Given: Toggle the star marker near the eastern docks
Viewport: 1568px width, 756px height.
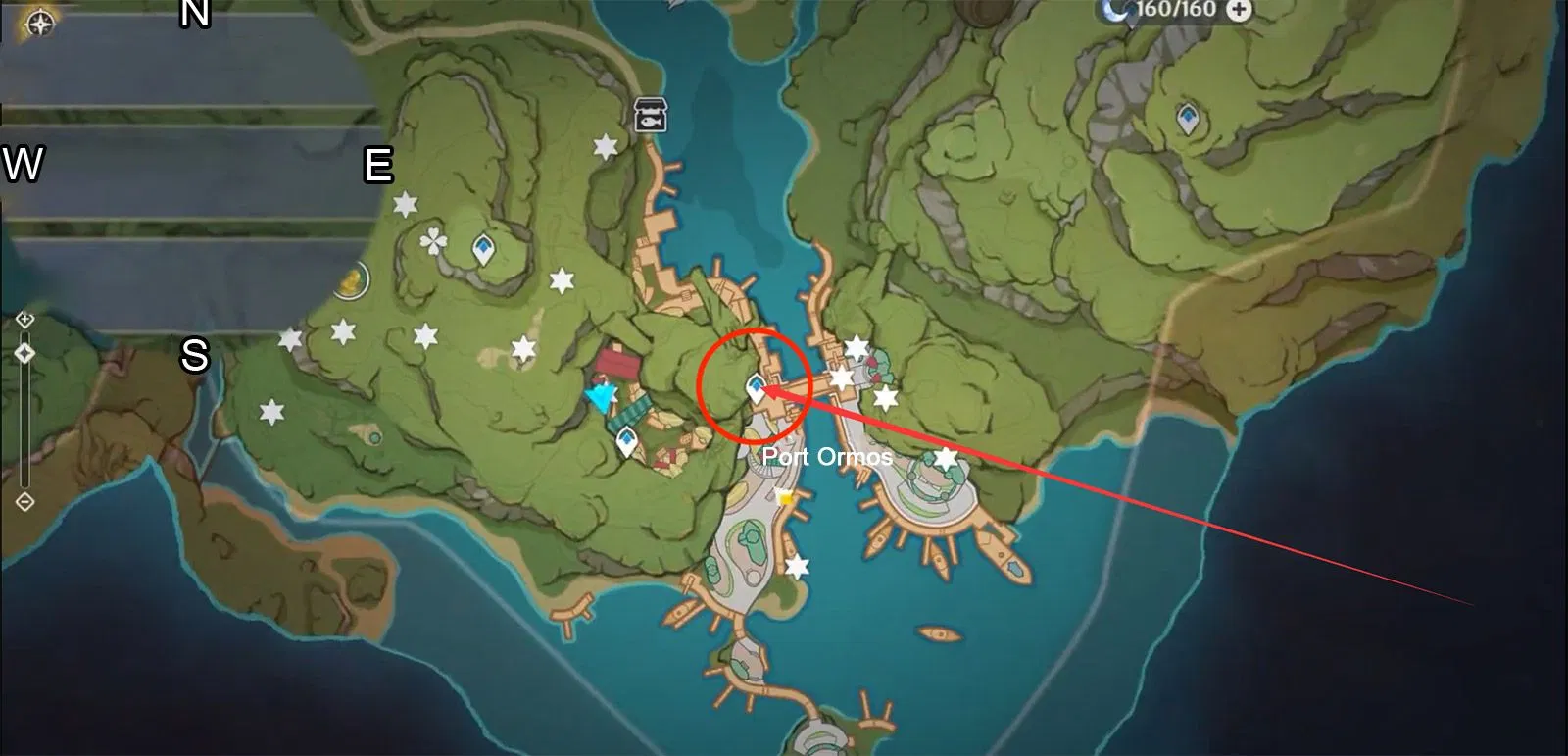Looking at the screenshot, I should [856, 345].
